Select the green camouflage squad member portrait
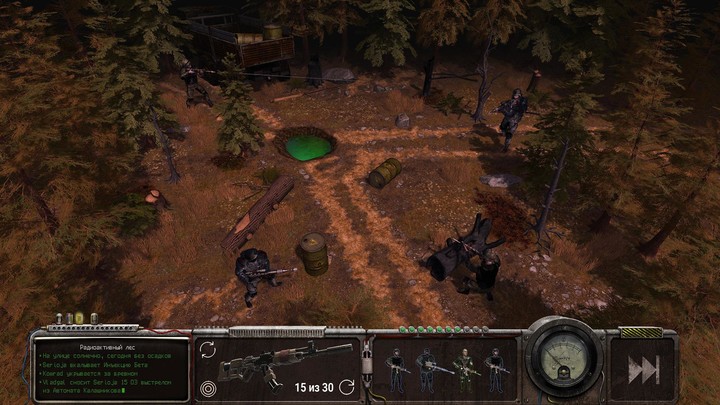The height and width of the screenshot is (405, 720). (462, 368)
